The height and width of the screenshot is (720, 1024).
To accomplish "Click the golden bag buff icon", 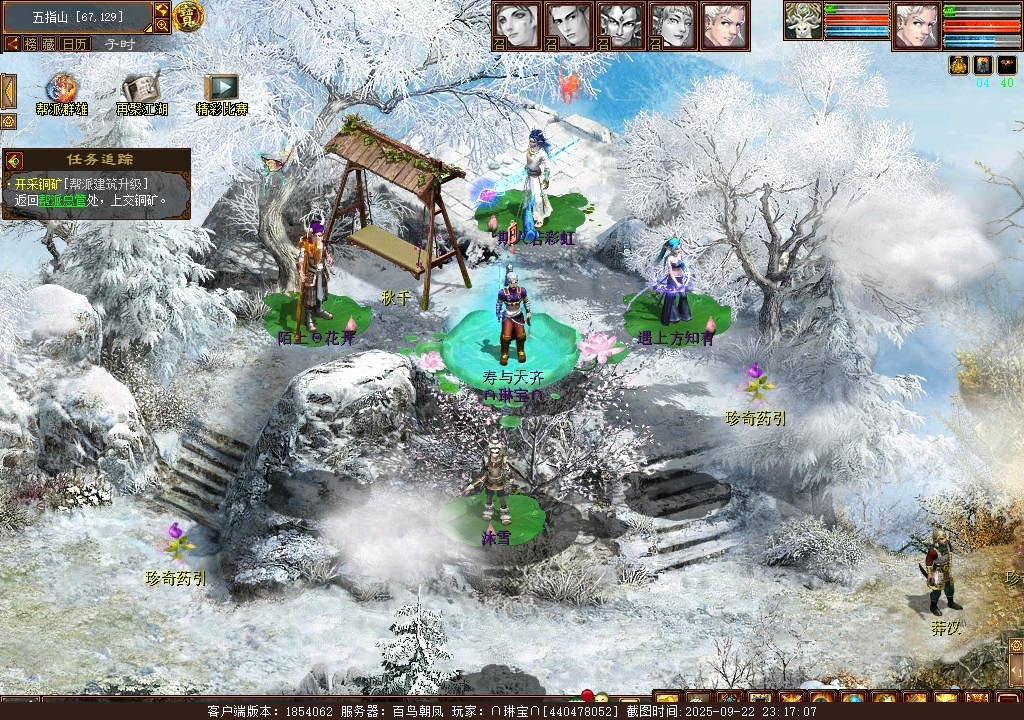I will (957, 65).
